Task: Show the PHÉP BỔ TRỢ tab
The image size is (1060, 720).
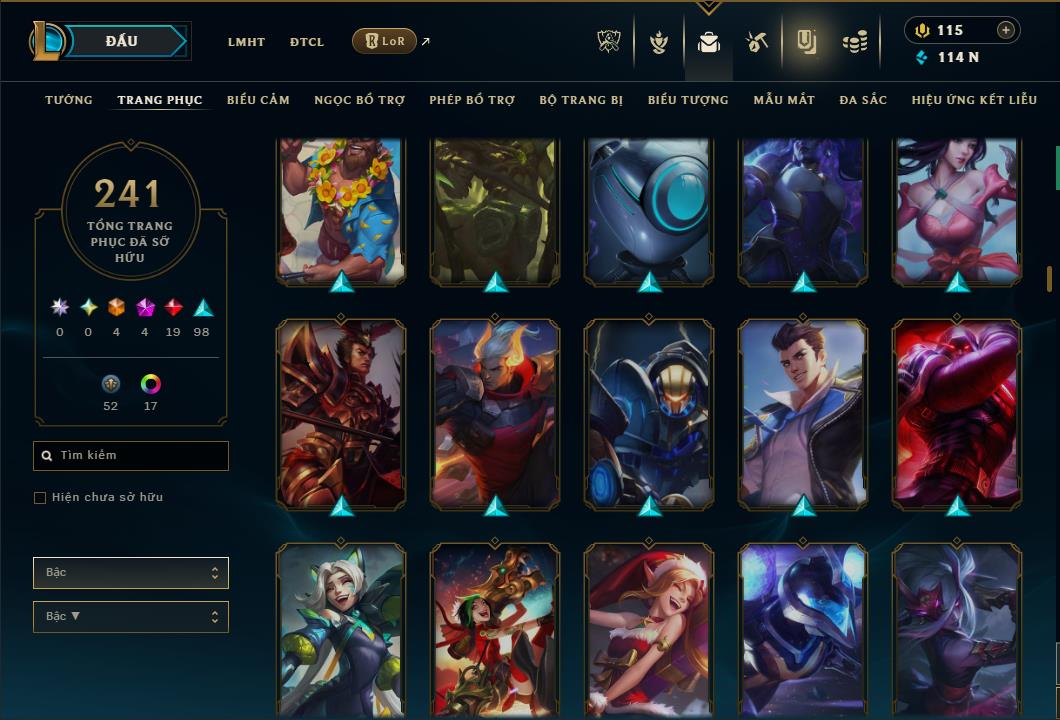Action: (472, 100)
